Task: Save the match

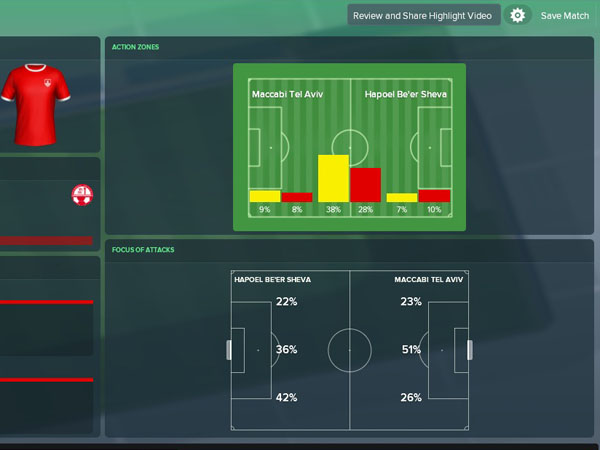Action: pyautogui.click(x=565, y=16)
